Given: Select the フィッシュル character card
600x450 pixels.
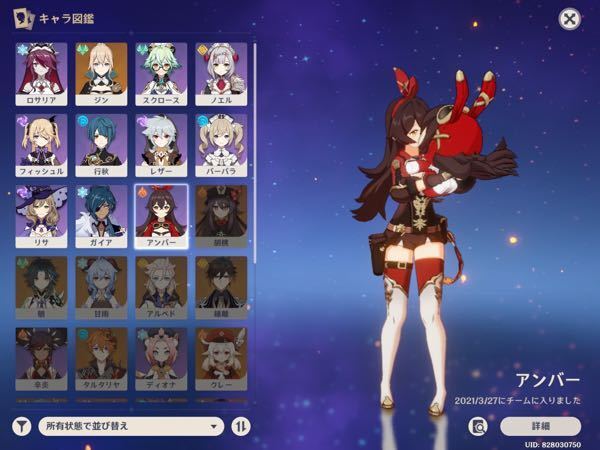Looking at the screenshot, I should 41,145.
